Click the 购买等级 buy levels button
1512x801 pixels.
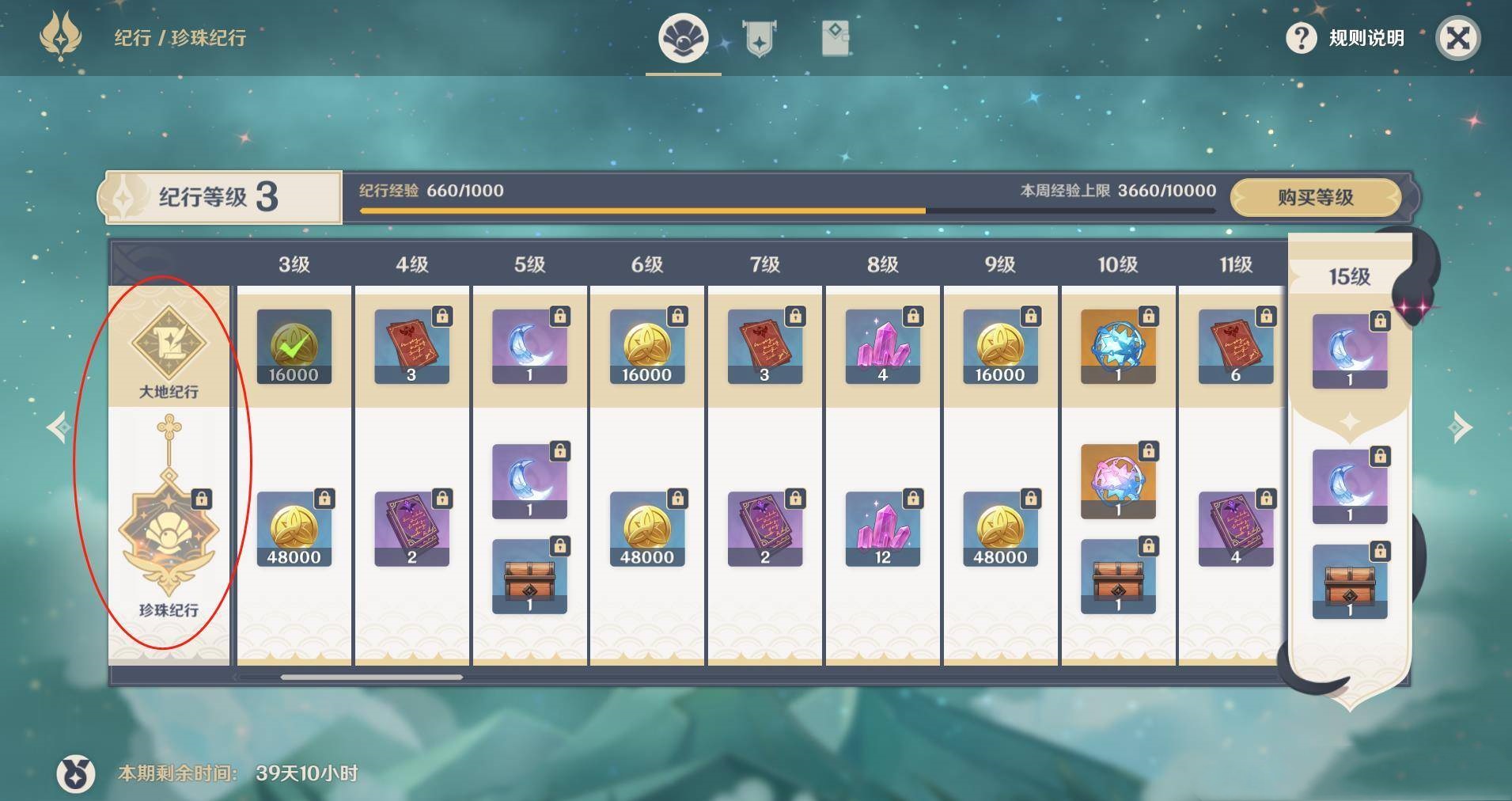pyautogui.click(x=1315, y=197)
